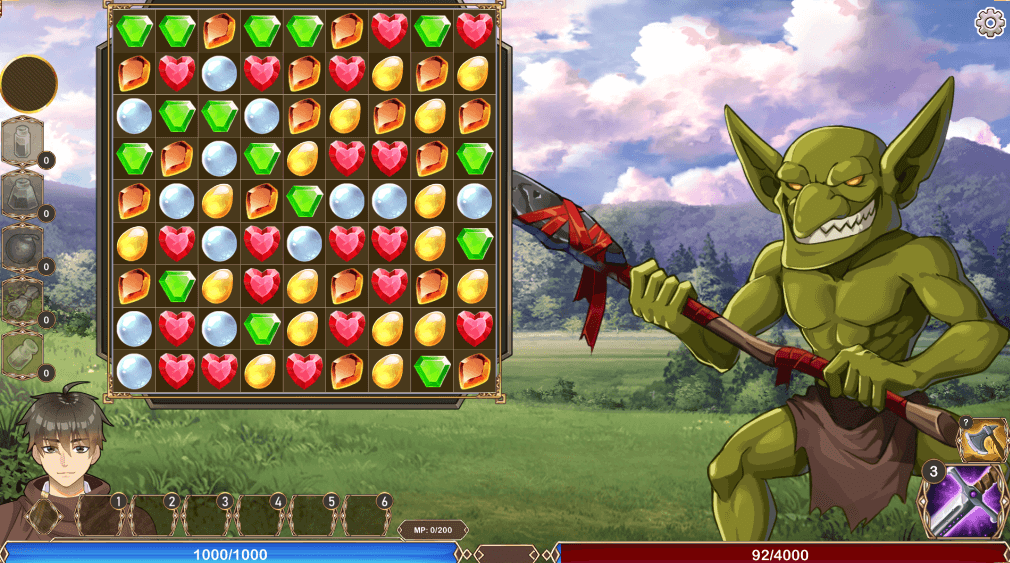Select the red heart gem in the board's top-right corner
The height and width of the screenshot is (563, 1010).
coord(475,30)
